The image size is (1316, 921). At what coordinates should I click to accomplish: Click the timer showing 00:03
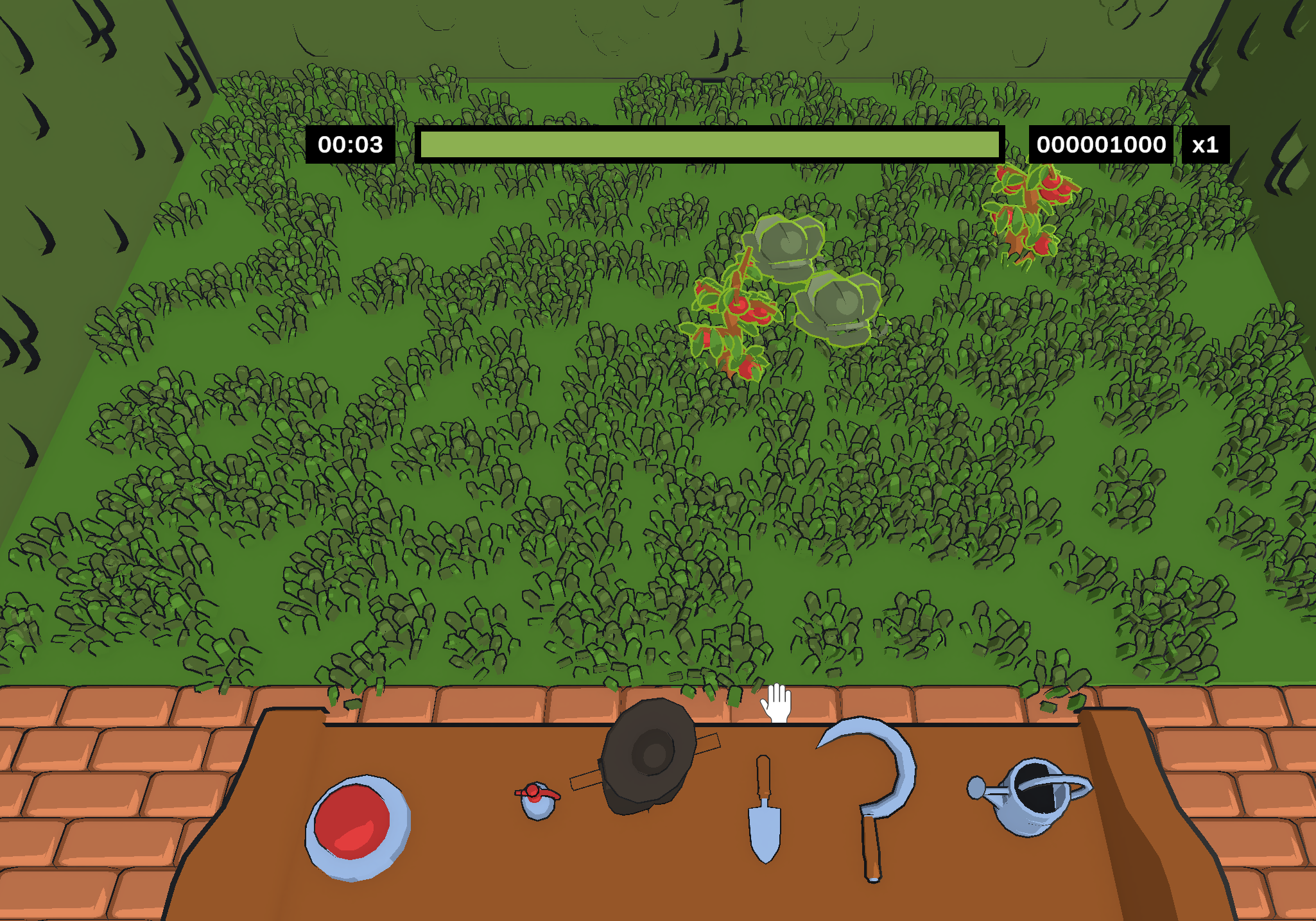tap(350, 145)
